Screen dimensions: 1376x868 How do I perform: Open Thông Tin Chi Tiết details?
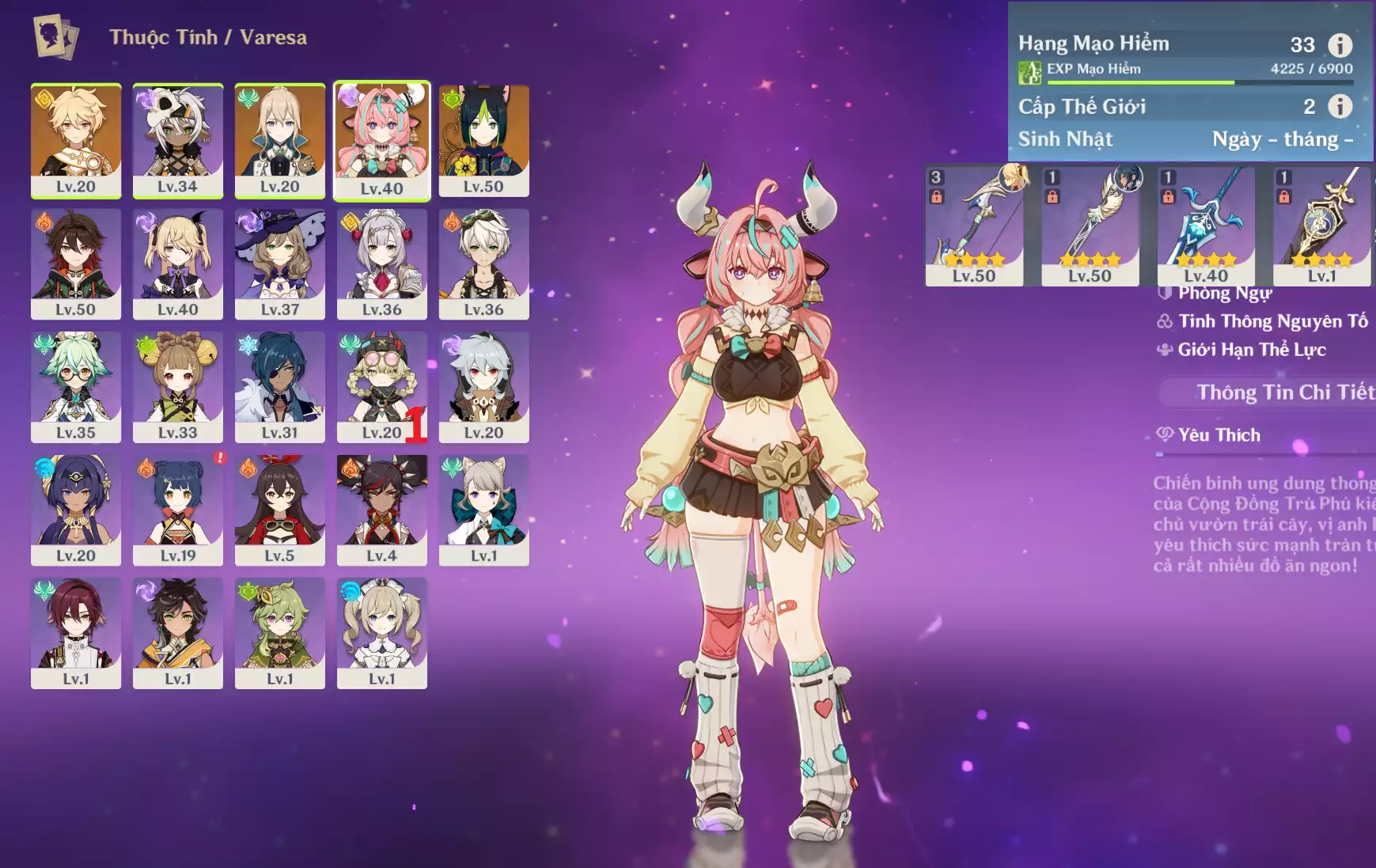coord(1283,392)
